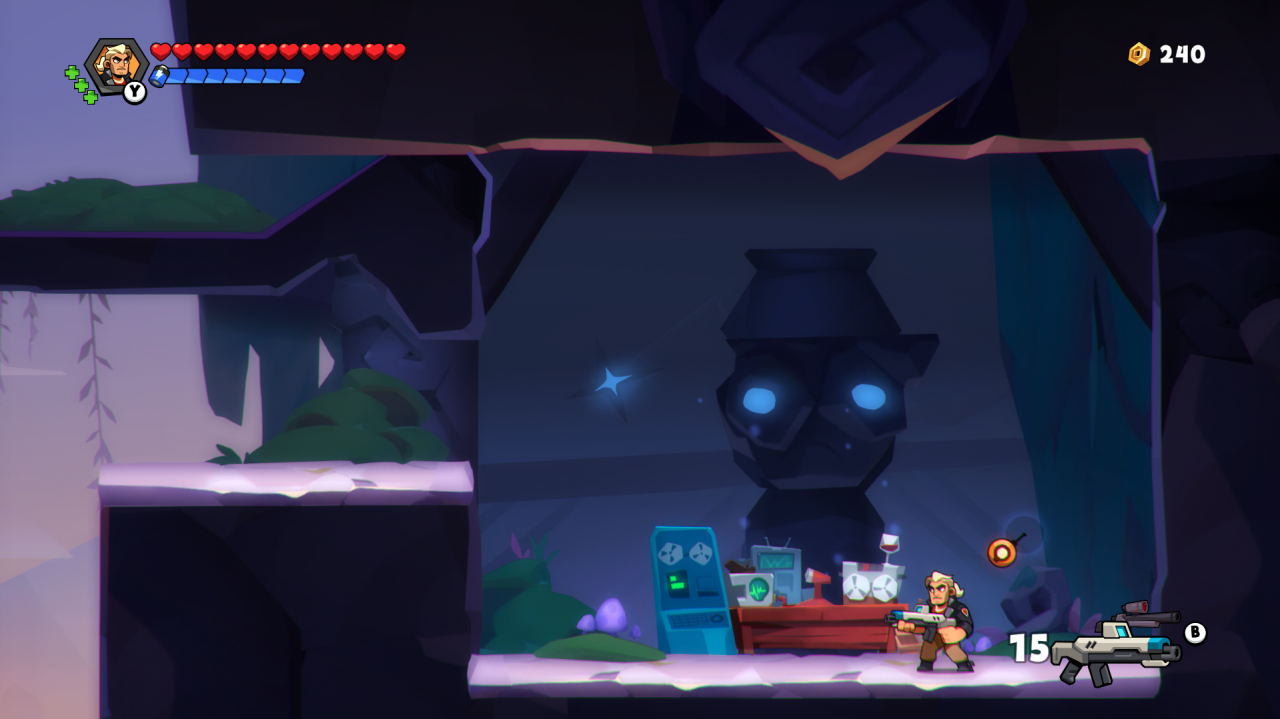This screenshot has width=1280, height=719.
Task: Click the gold coin currency icon
Action: (x=1139, y=54)
